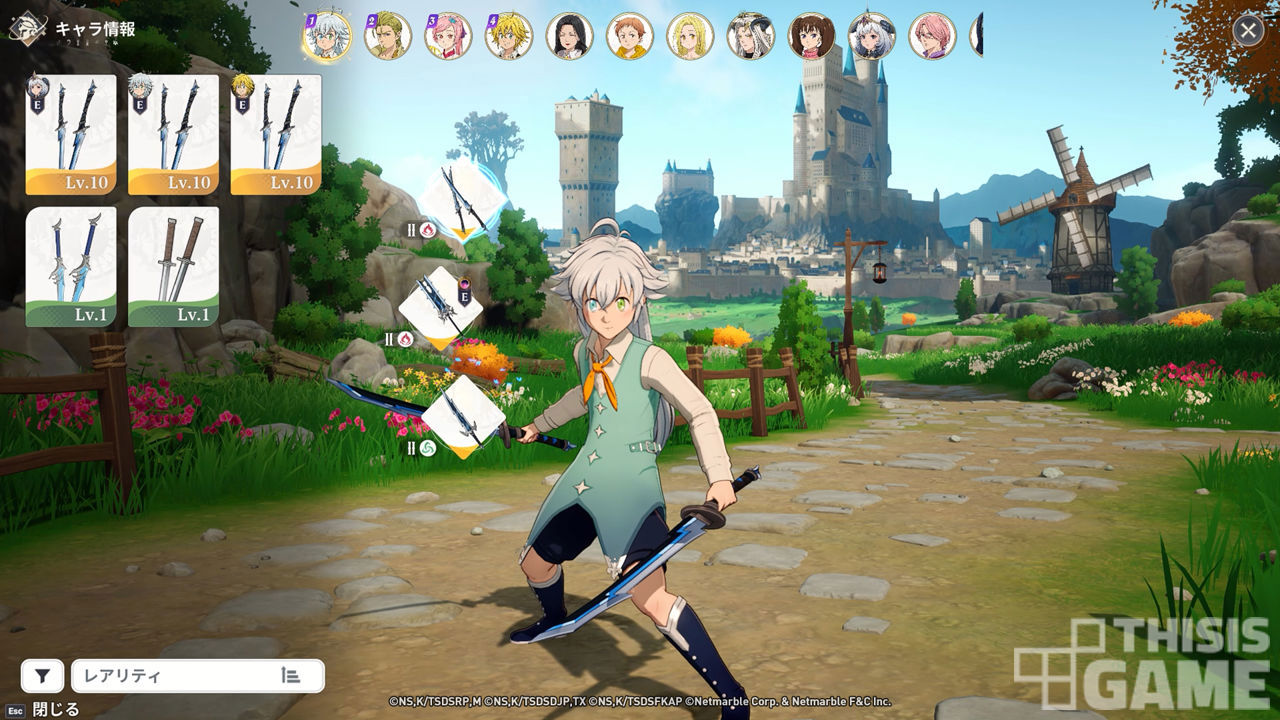Select the Lv.10 swords with blond portrait badge
Image resolution: width=1280 pixels, height=720 pixels.
276,134
